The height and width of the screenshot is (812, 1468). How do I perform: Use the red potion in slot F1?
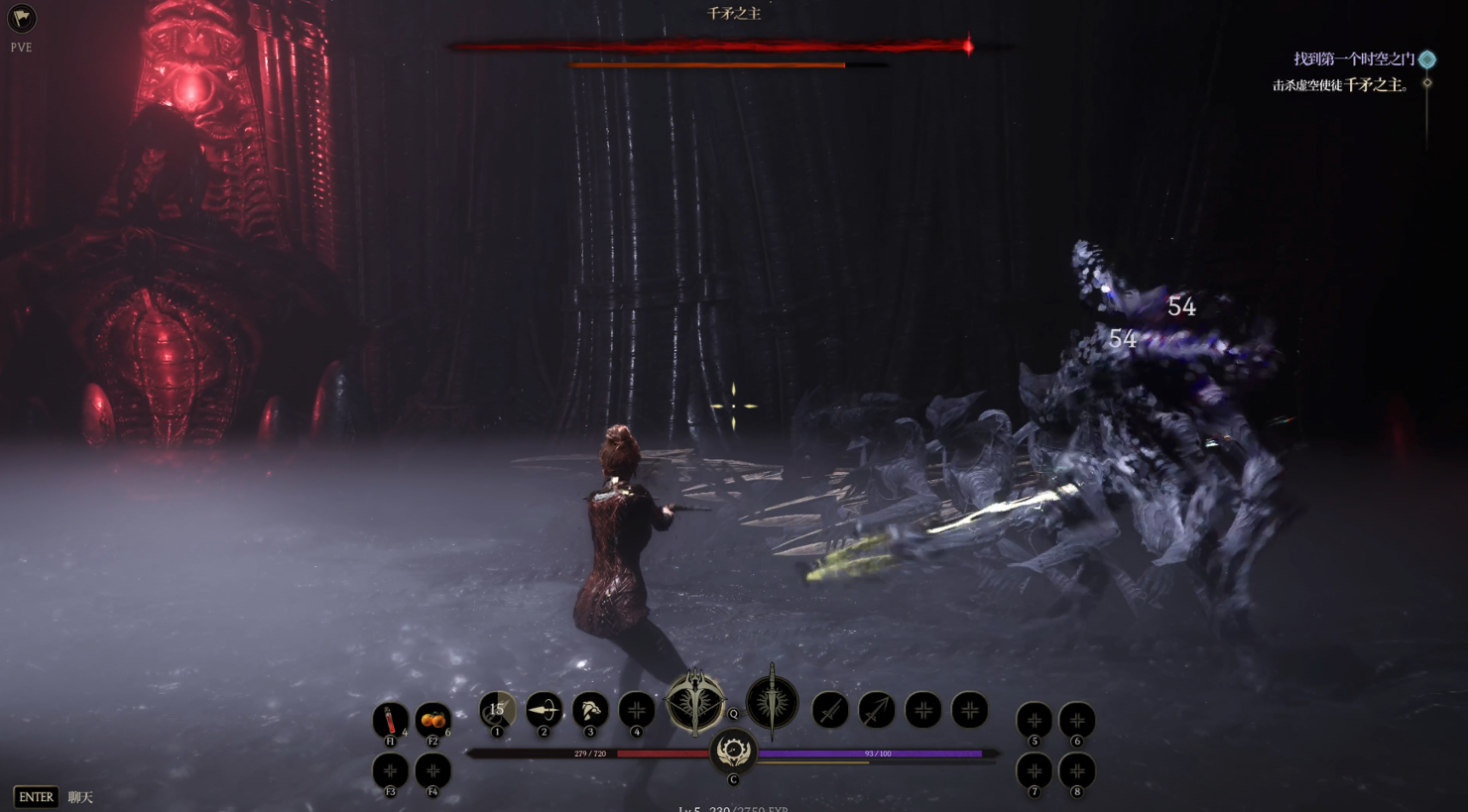(x=390, y=719)
